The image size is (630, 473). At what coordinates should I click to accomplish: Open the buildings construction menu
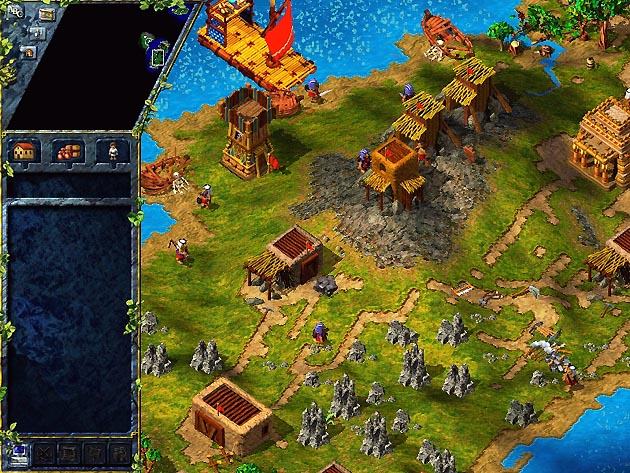point(24,151)
